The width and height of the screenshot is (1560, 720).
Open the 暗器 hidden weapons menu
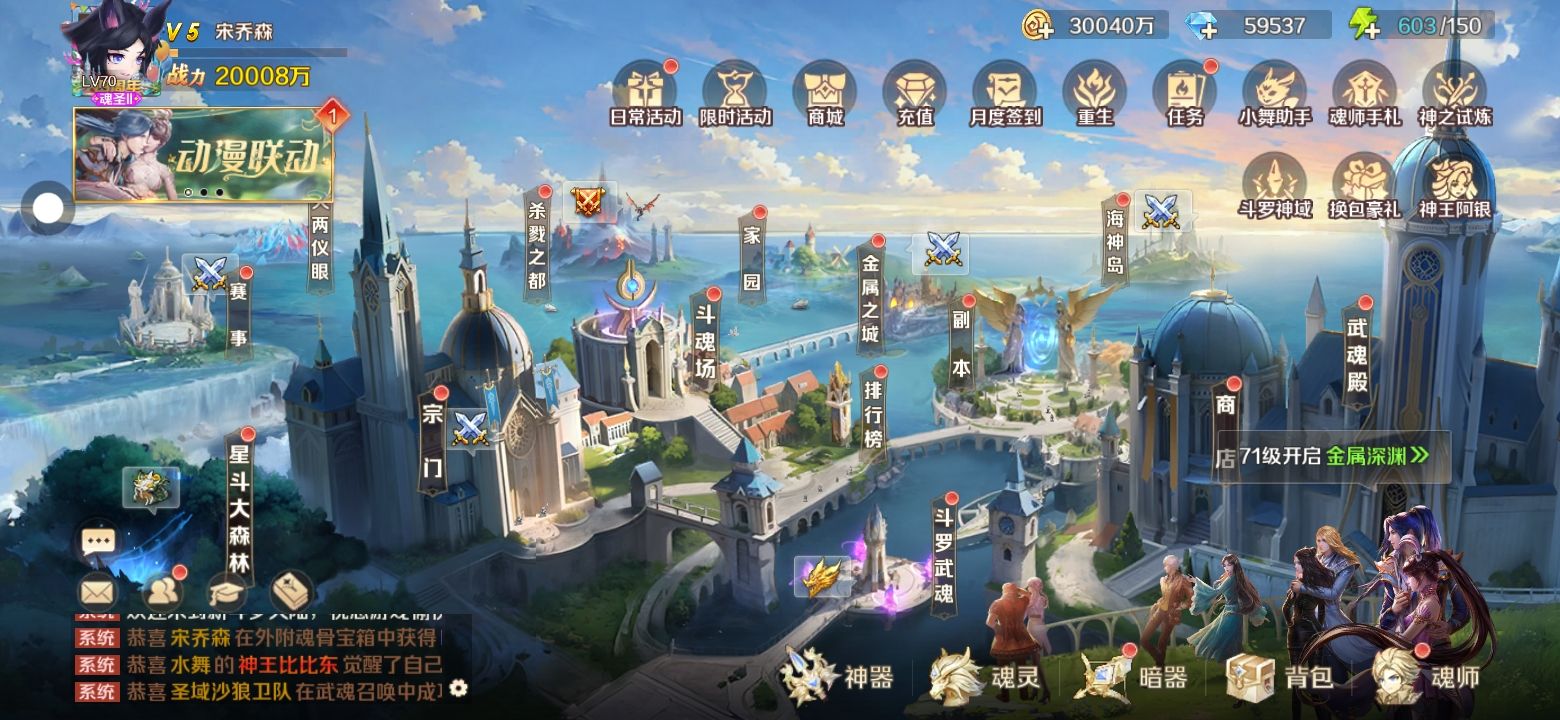(x=1133, y=677)
